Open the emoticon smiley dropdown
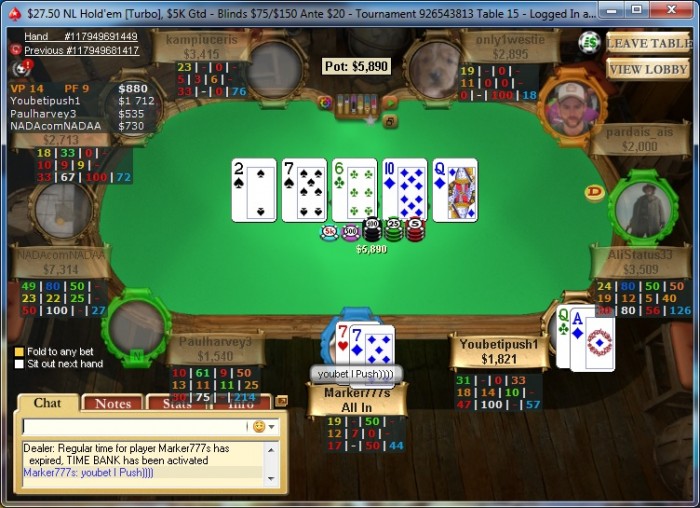 click(x=262, y=426)
